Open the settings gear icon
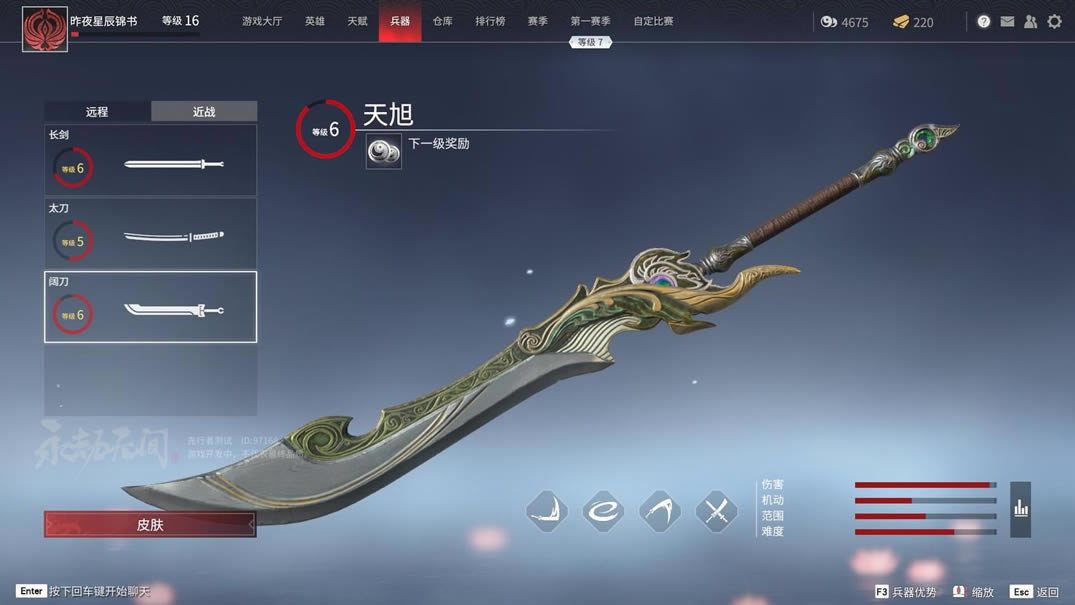Viewport: 1075px width, 605px height. click(1054, 21)
